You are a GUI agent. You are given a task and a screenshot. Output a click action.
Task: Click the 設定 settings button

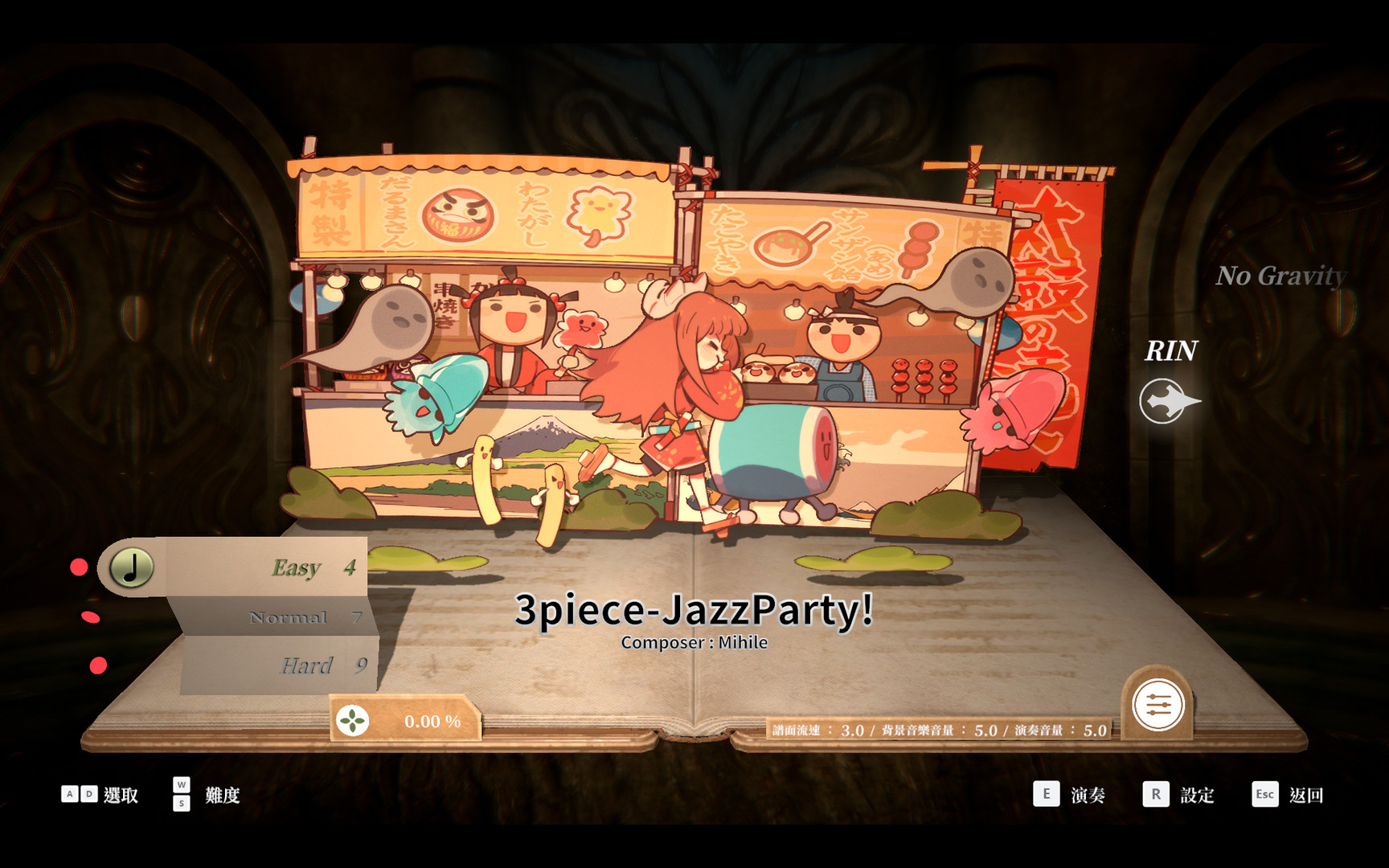tap(1197, 794)
